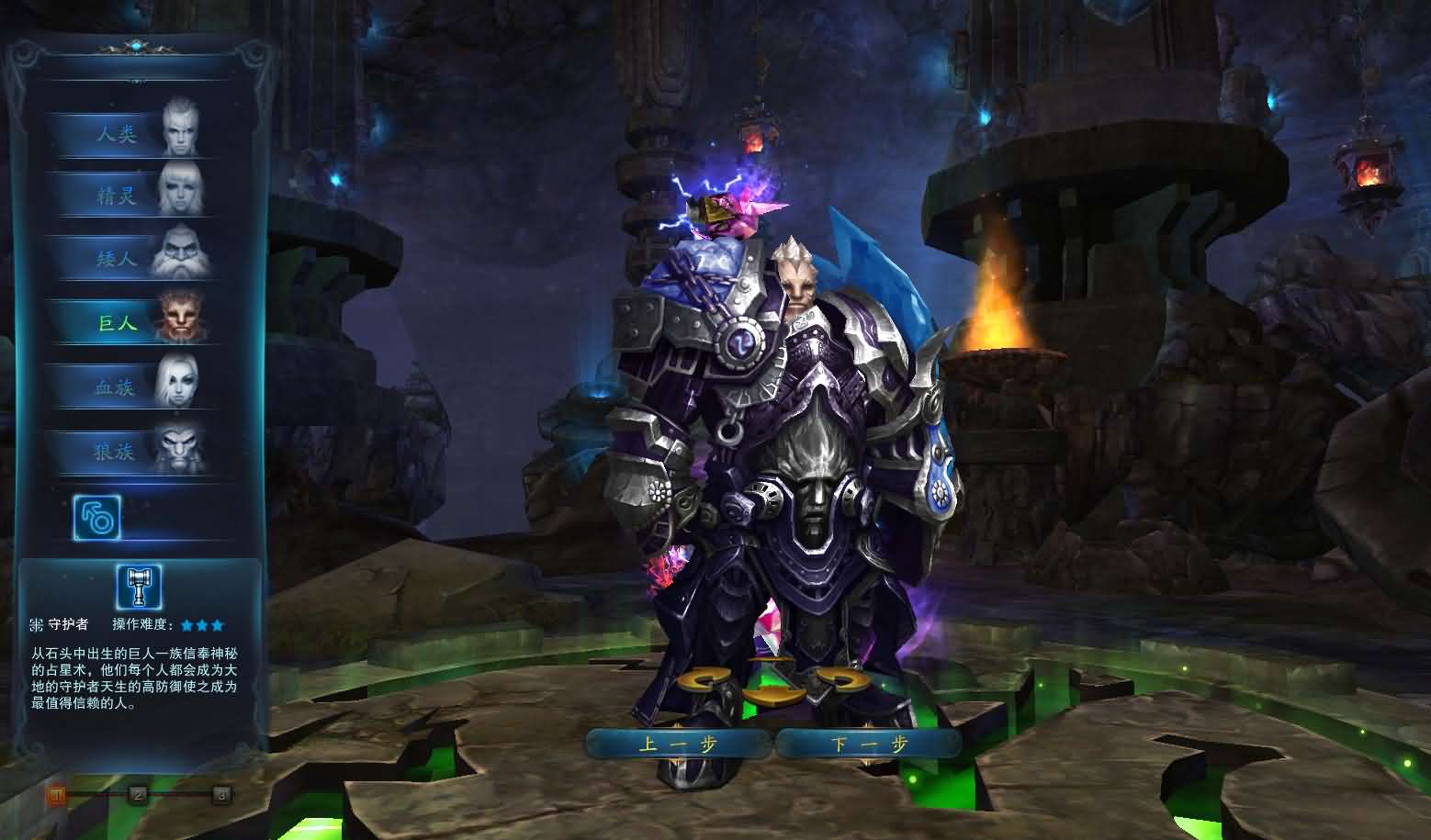Rotate character with the left golden arrow
This screenshot has width=1431, height=840.
coord(704,681)
